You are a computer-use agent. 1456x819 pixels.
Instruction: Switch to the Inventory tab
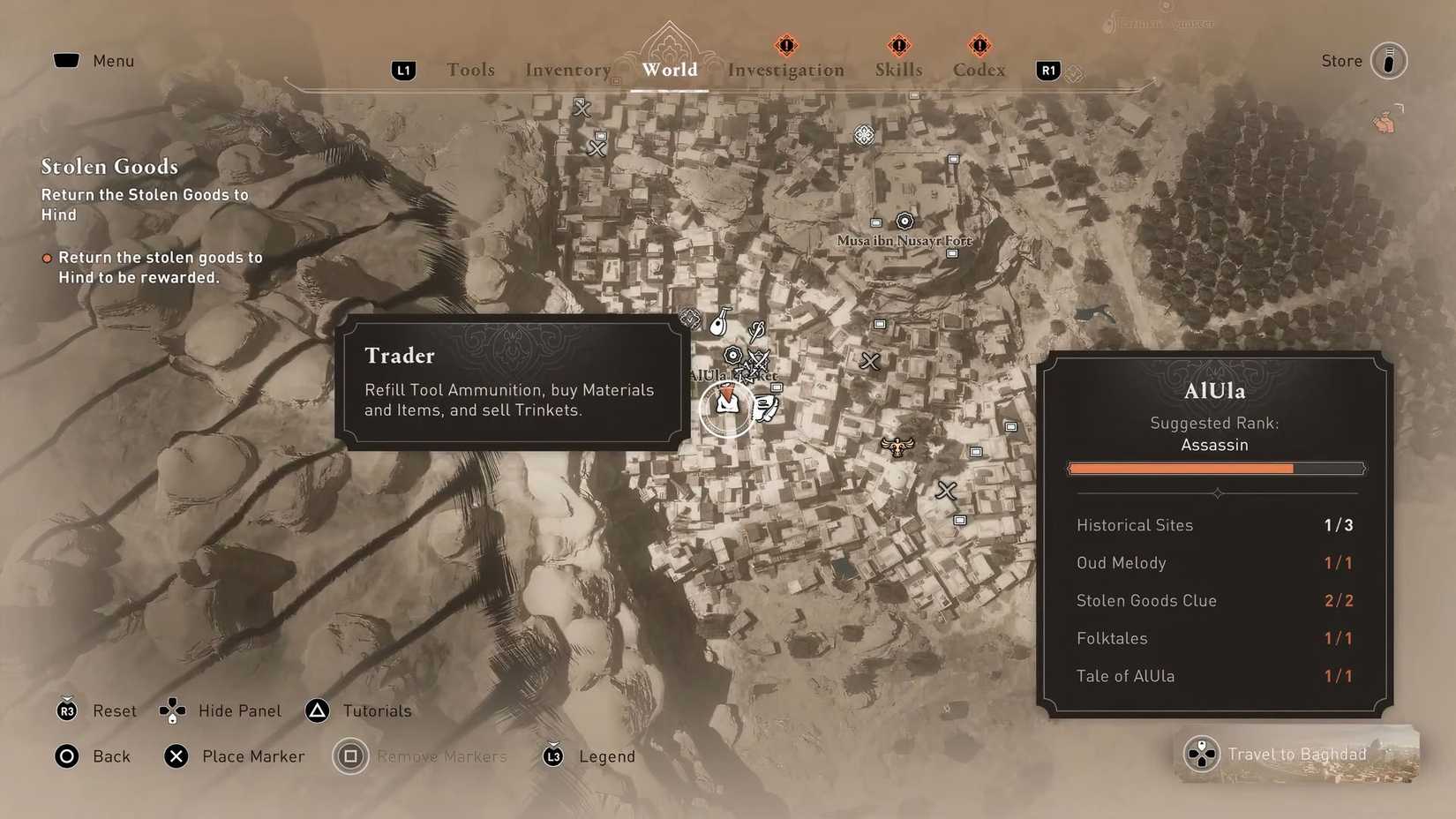pos(568,69)
